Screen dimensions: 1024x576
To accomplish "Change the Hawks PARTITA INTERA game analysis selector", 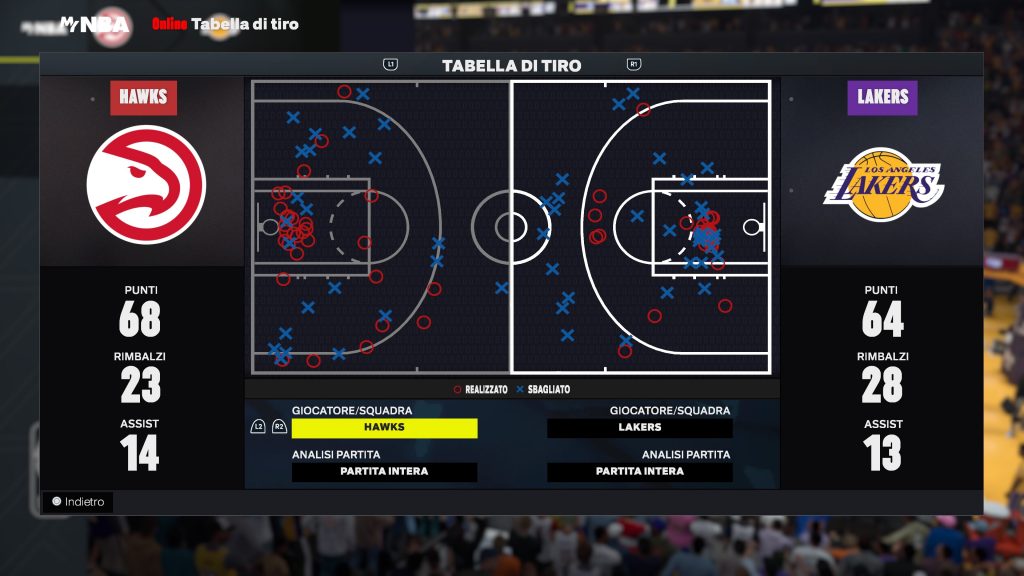I will pos(384,472).
